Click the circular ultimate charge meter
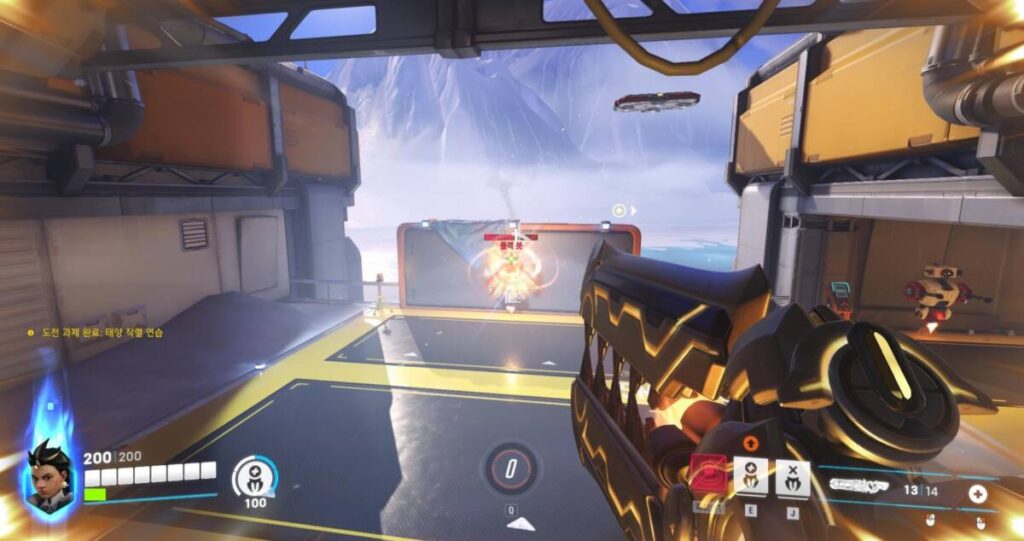 coord(510,468)
